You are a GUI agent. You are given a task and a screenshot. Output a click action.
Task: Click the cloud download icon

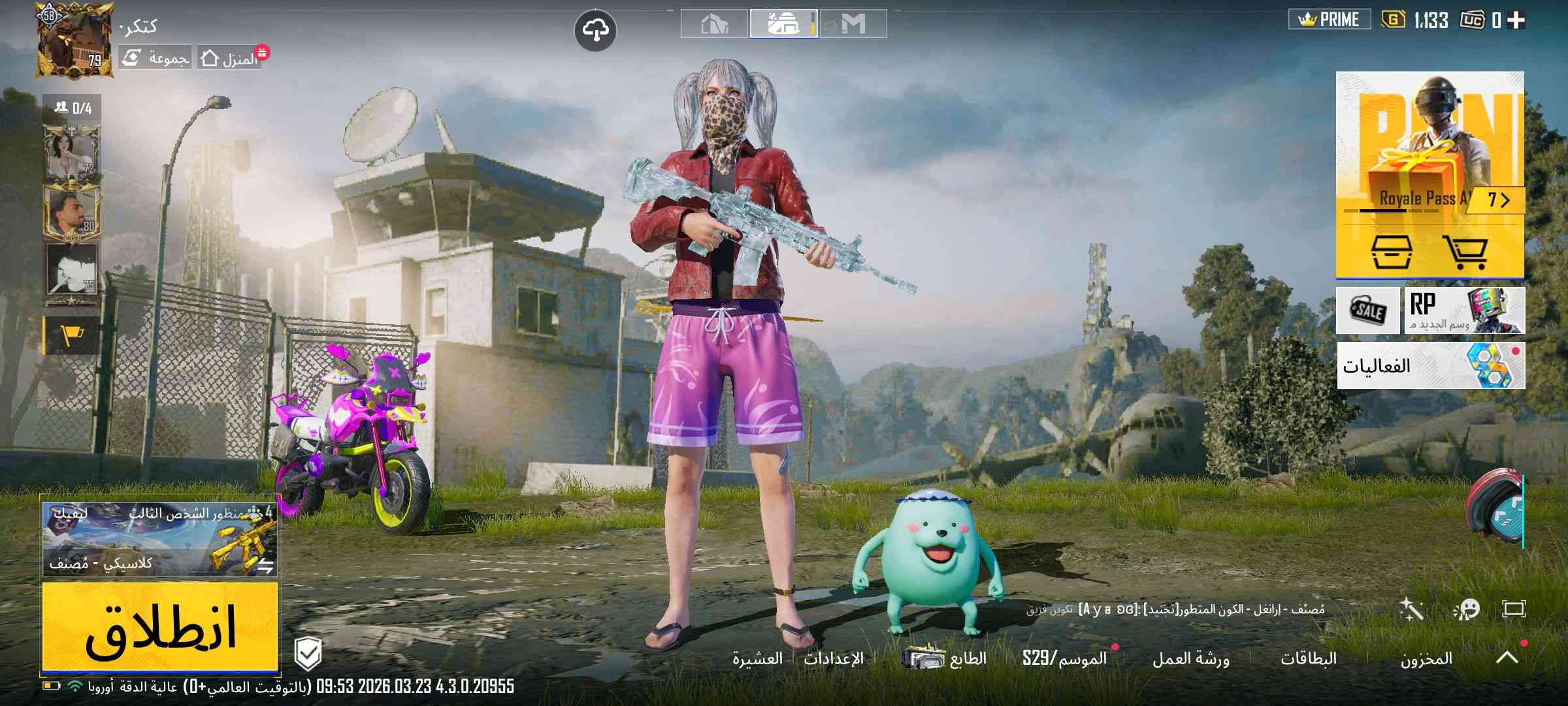[595, 30]
